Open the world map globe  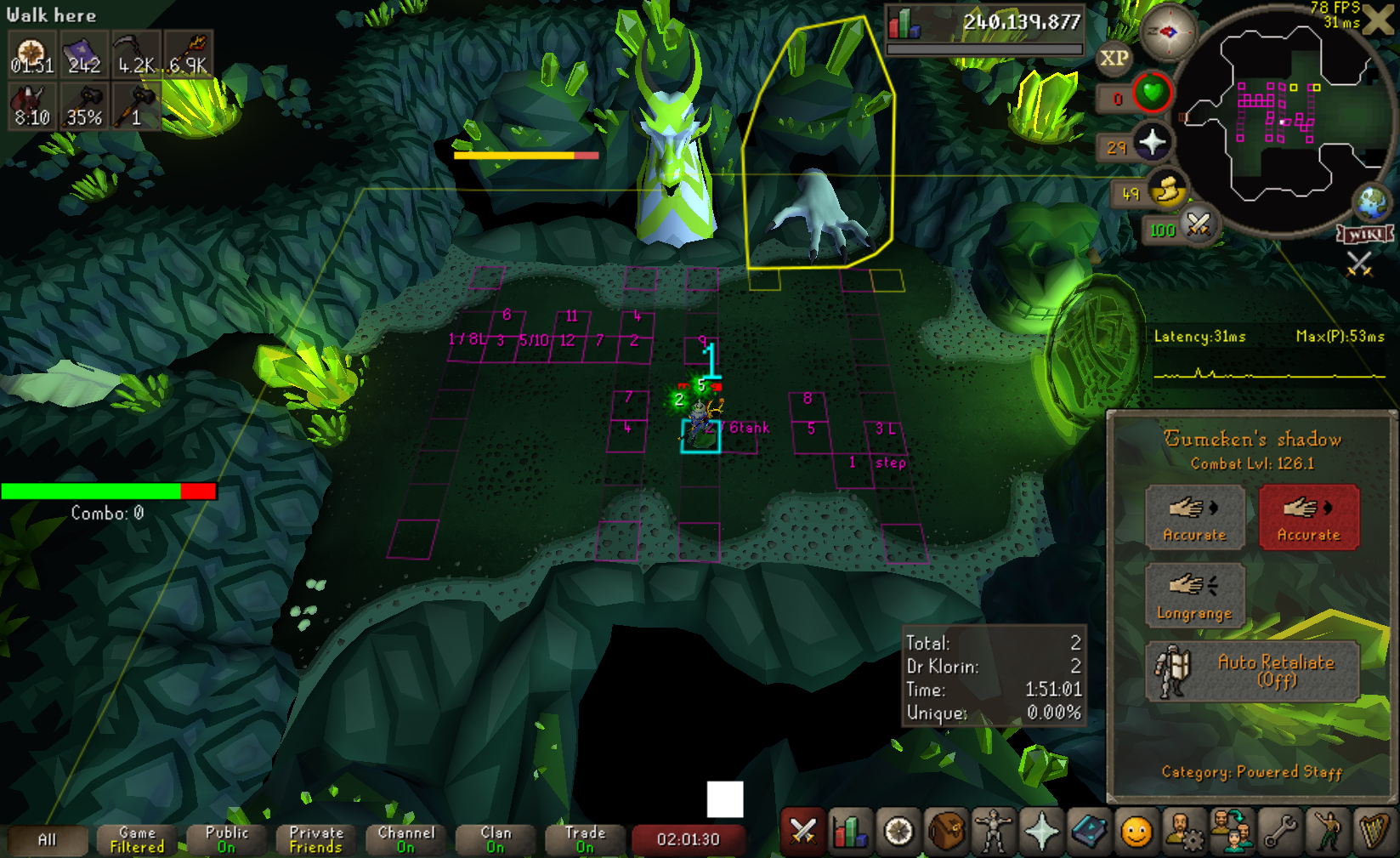[x=1371, y=202]
